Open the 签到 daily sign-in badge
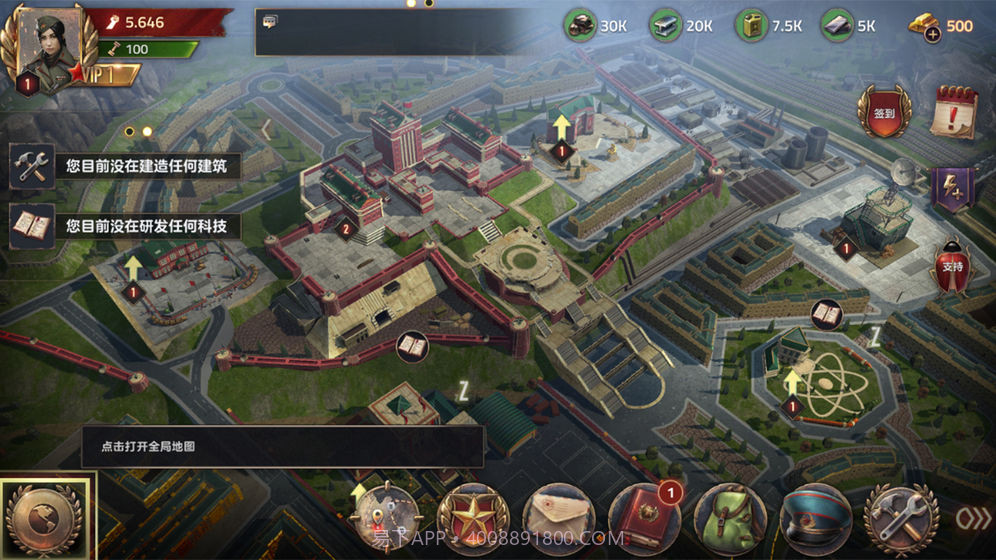The width and height of the screenshot is (996, 560). tap(884, 111)
